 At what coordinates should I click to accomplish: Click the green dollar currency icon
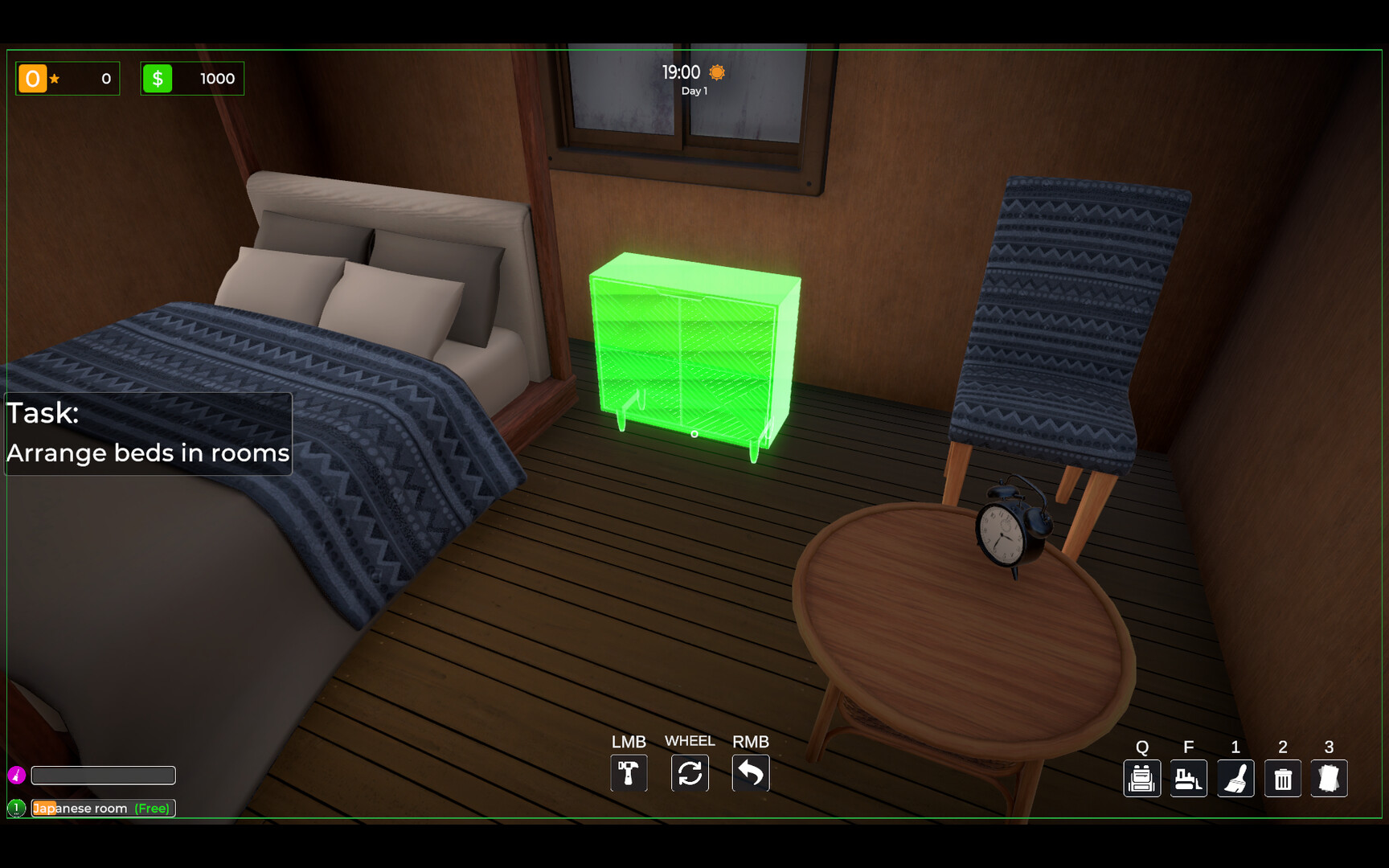point(159,78)
